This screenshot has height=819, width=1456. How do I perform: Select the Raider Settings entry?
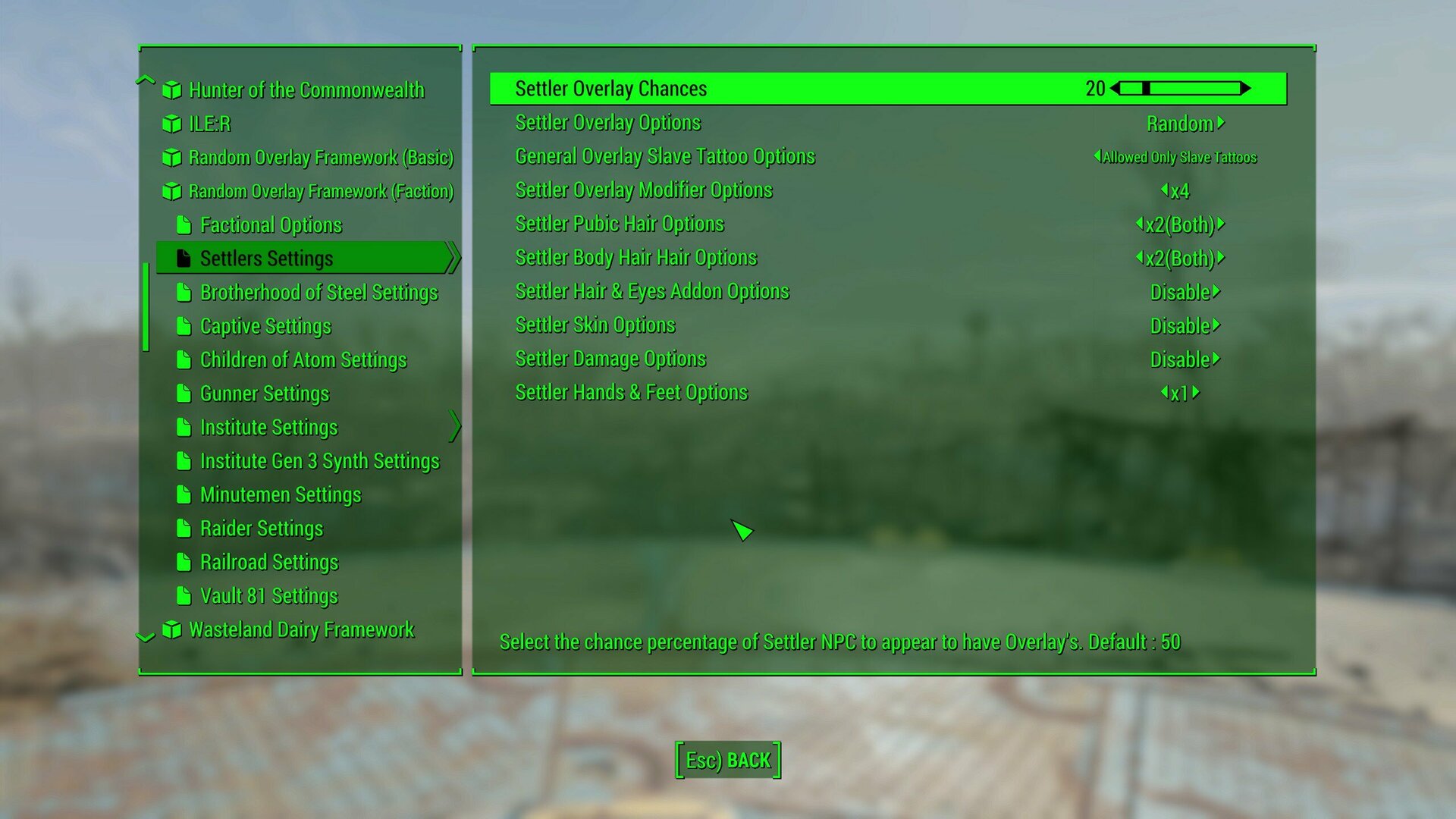pos(261,528)
